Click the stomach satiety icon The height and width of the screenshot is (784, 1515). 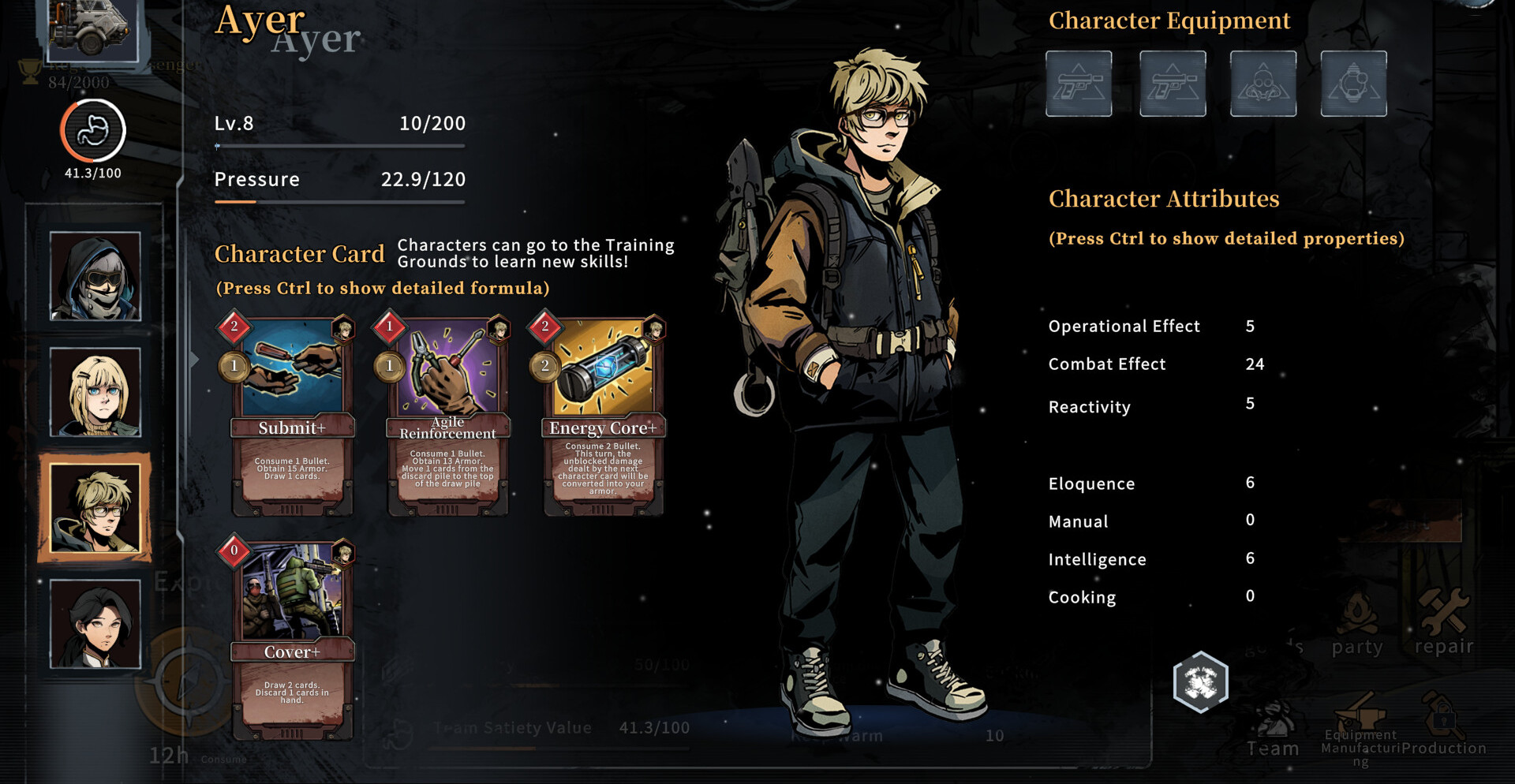pyautogui.click(x=93, y=131)
